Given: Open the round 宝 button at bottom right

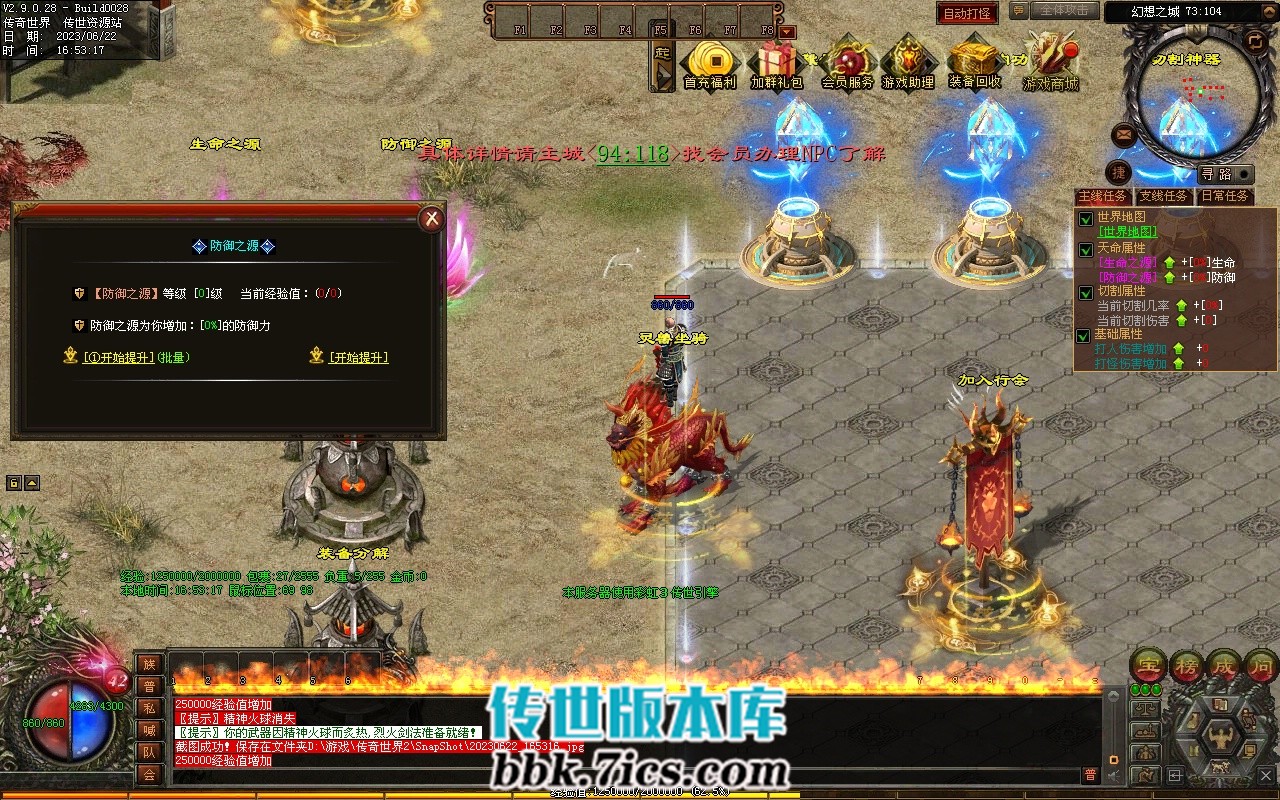Looking at the screenshot, I should click(x=1149, y=664).
